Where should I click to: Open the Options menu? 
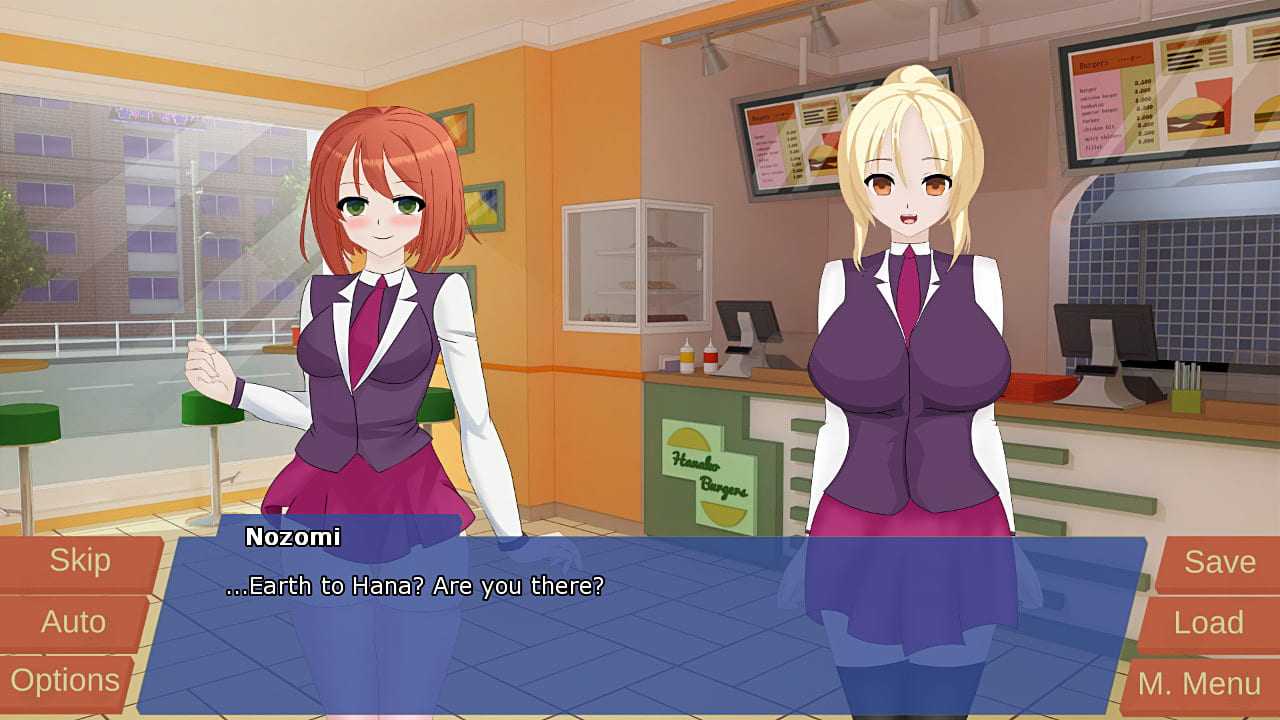pos(65,682)
